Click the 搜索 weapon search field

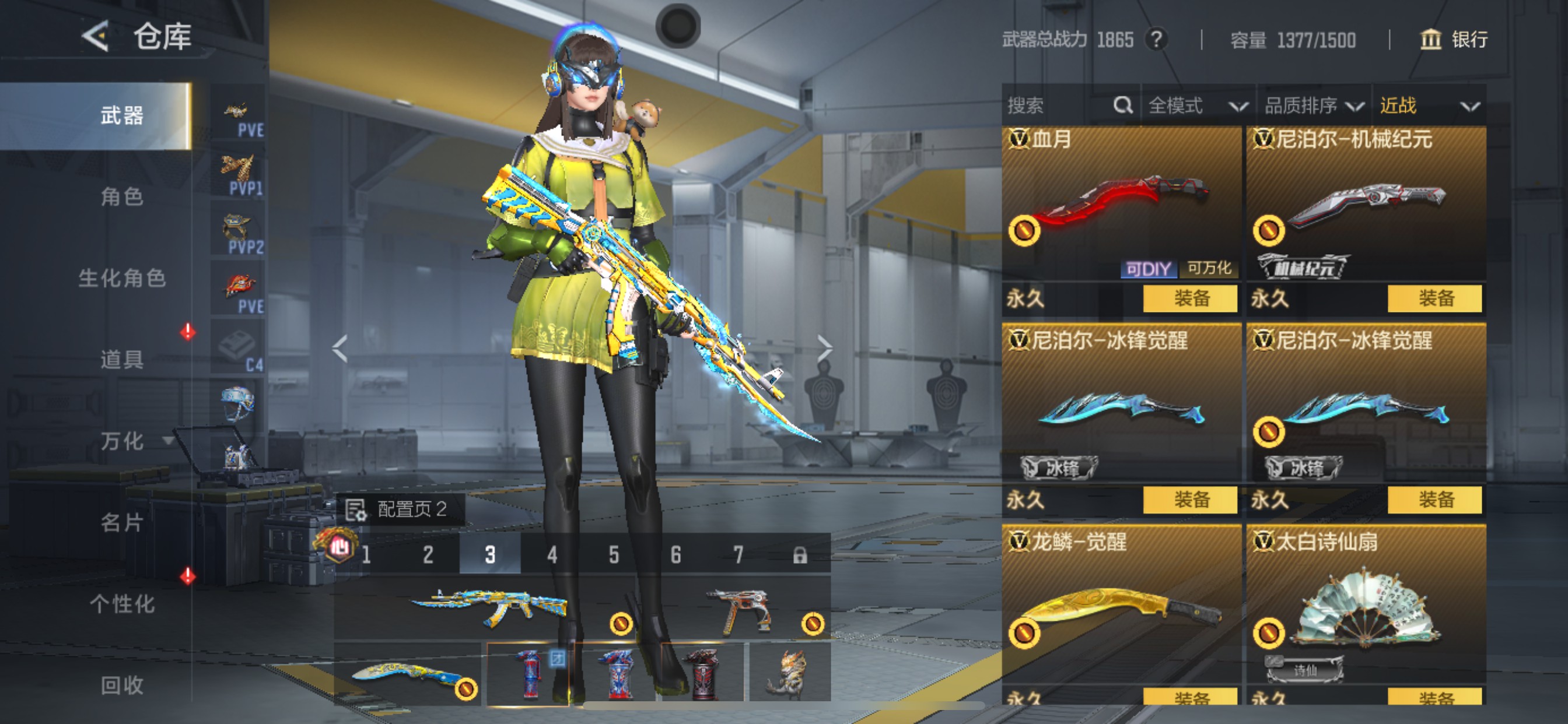1059,106
